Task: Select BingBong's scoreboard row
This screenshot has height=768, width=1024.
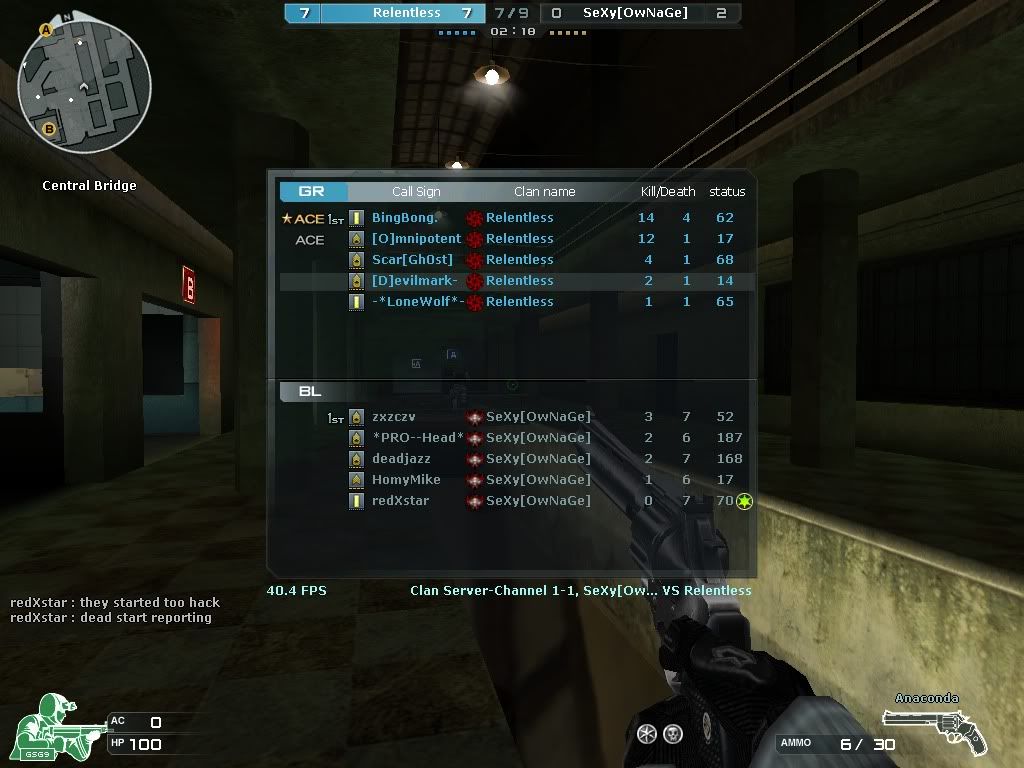Action: pyautogui.click(x=512, y=218)
